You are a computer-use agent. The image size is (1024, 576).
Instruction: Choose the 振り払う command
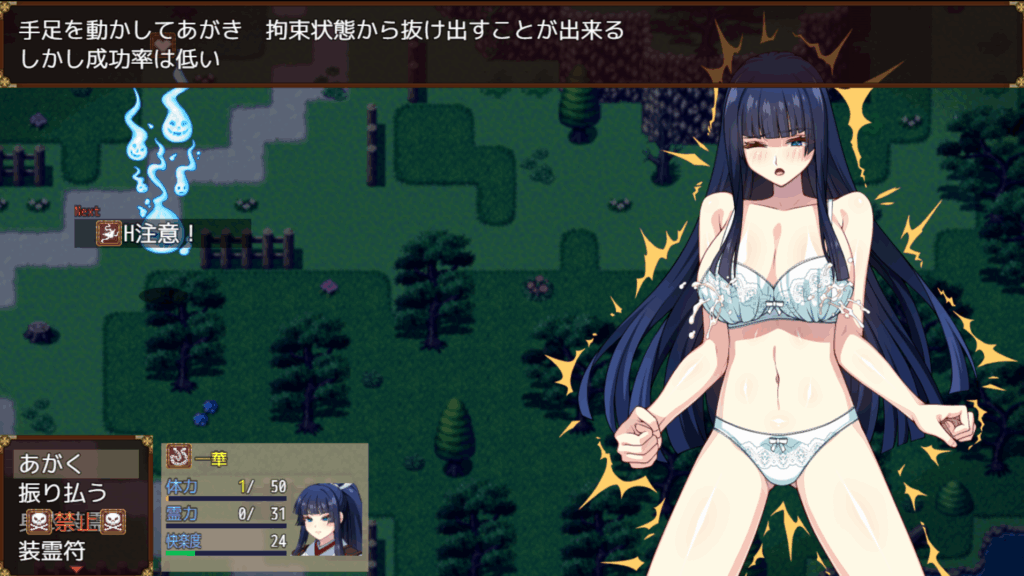click(75, 493)
